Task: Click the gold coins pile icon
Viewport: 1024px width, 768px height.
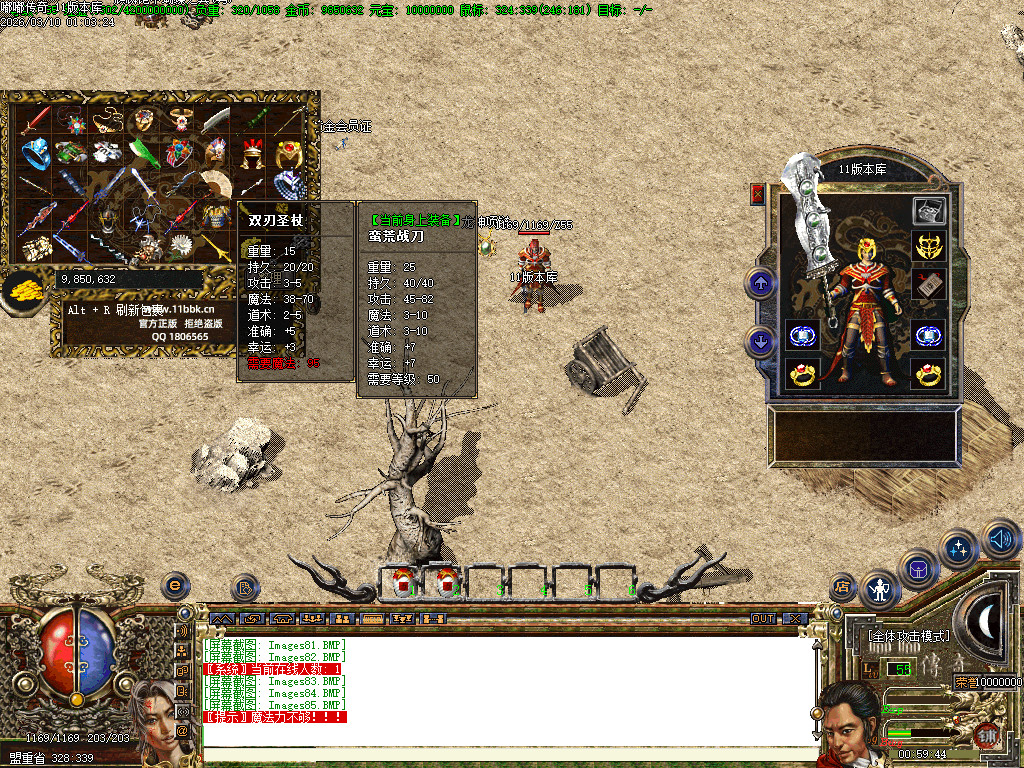Action: coord(22,290)
